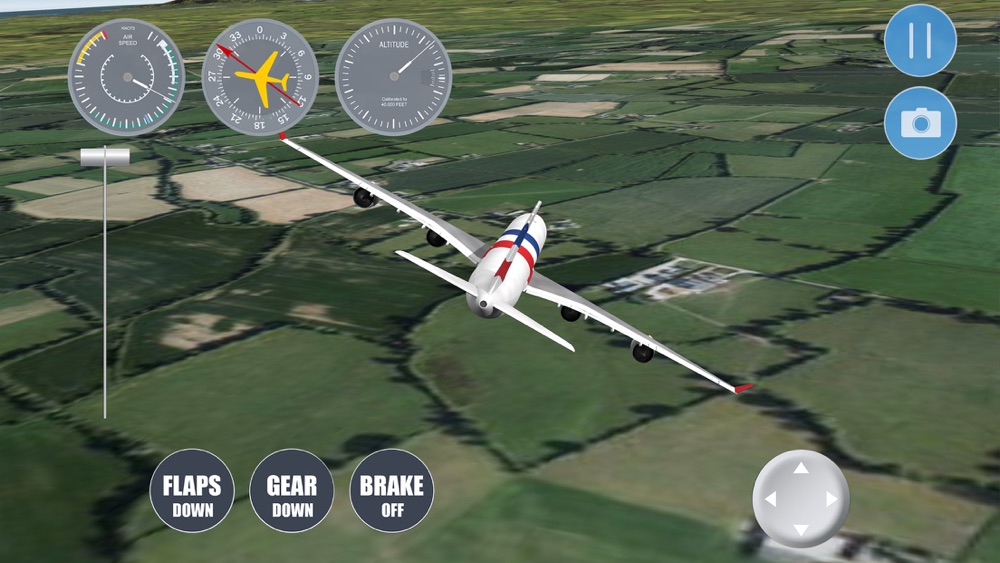1000x563 pixels.
Task: Toggle the Brake Off button
Action: click(x=391, y=491)
